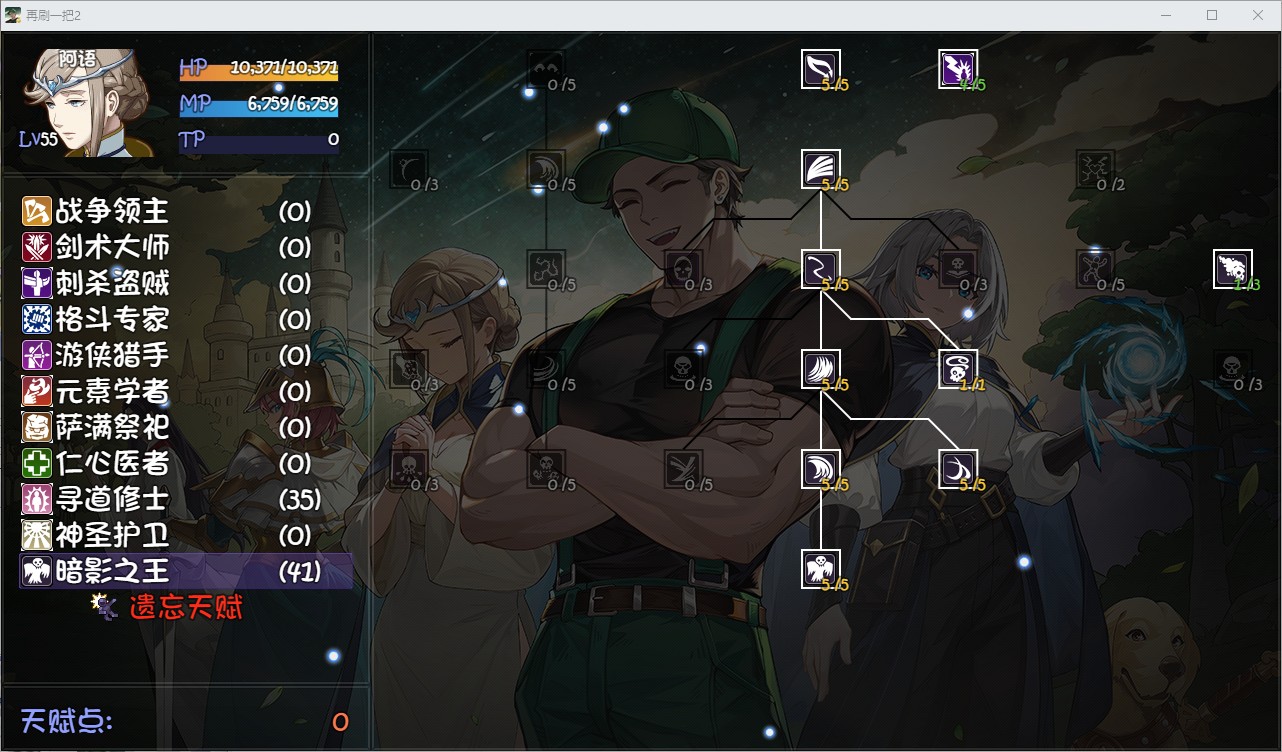The image size is (1282, 752).
Task: Click 遗忘天赋 to reset talents
Action: pos(185,606)
